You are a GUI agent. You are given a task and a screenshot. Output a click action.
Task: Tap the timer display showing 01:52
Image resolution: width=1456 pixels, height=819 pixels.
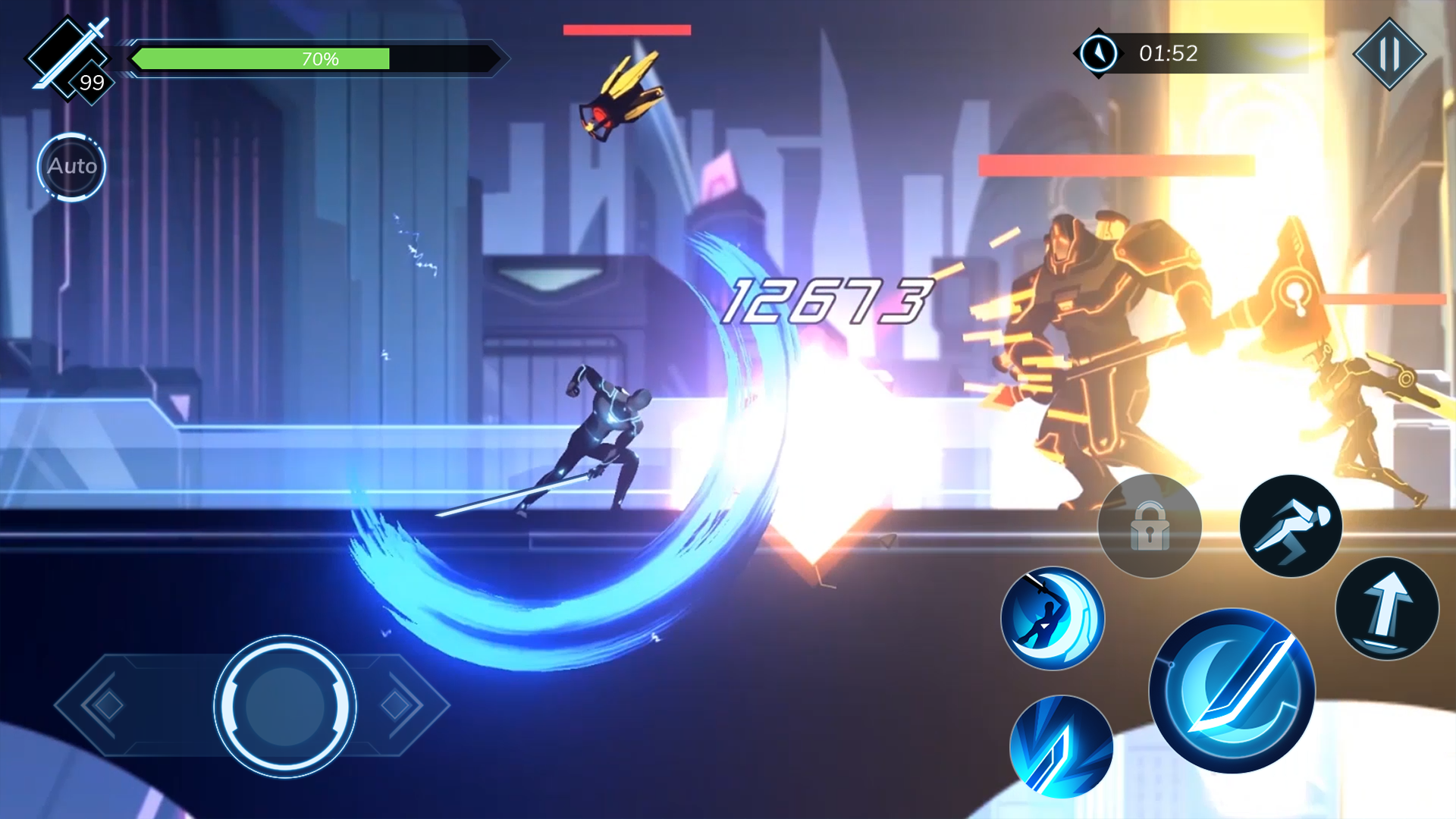tap(1168, 53)
